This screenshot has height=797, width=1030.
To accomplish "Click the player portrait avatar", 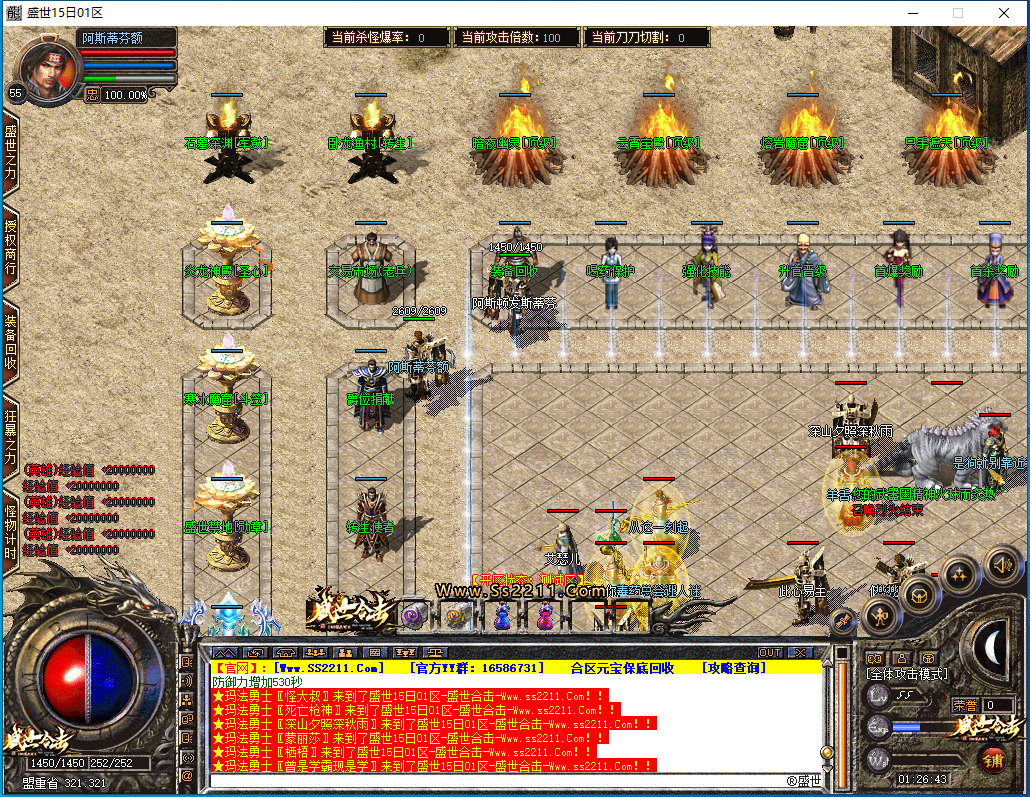I will (49, 68).
